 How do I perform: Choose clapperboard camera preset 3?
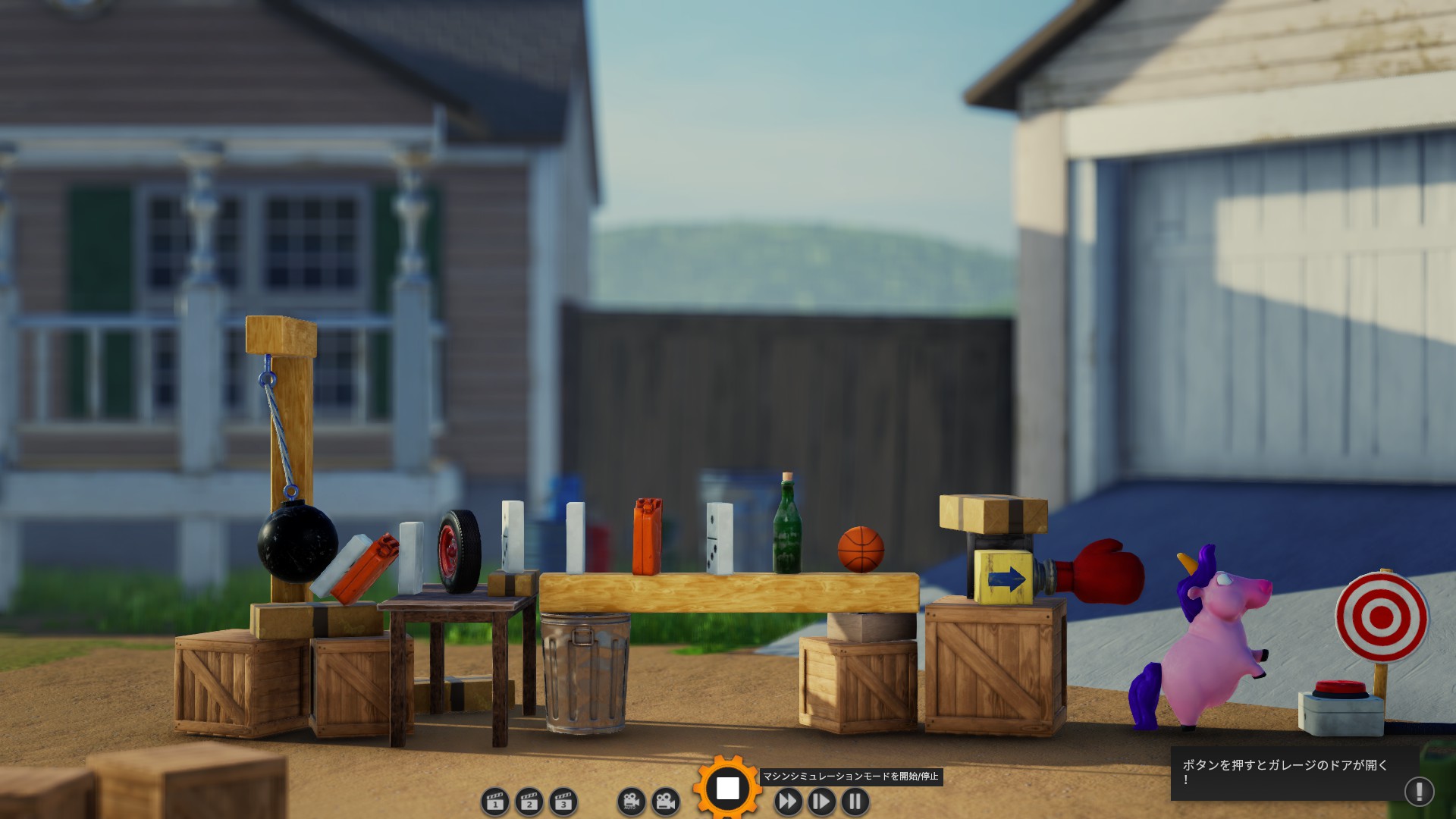[x=563, y=802]
